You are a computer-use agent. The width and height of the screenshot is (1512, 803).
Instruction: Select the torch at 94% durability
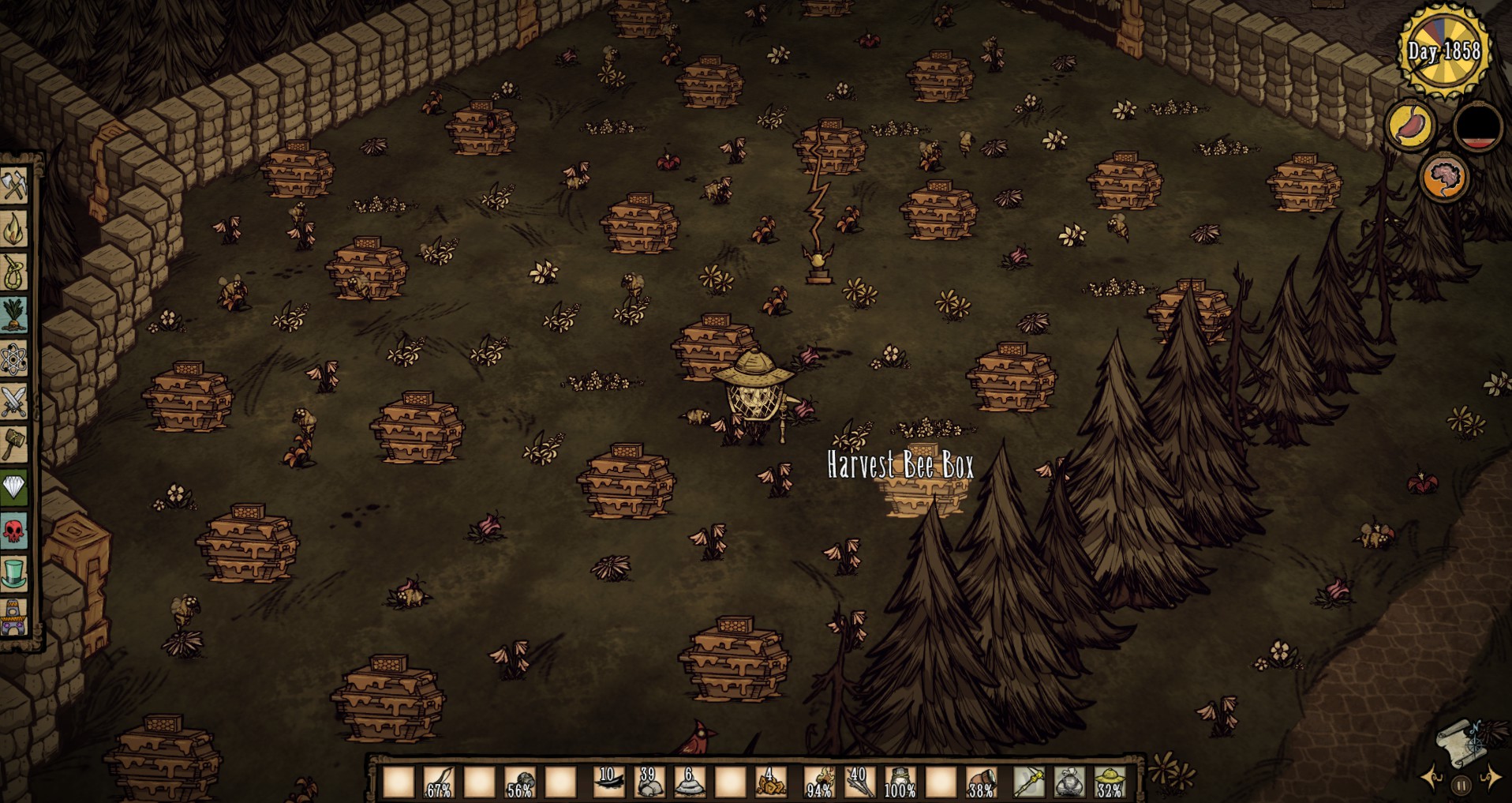click(819, 782)
